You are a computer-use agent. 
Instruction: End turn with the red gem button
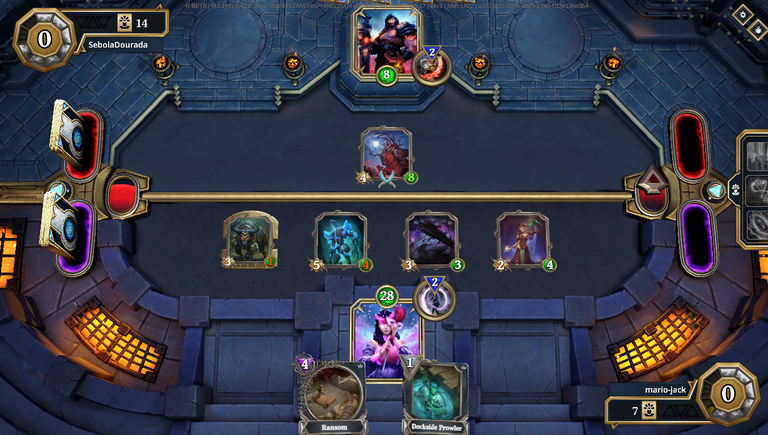654,186
